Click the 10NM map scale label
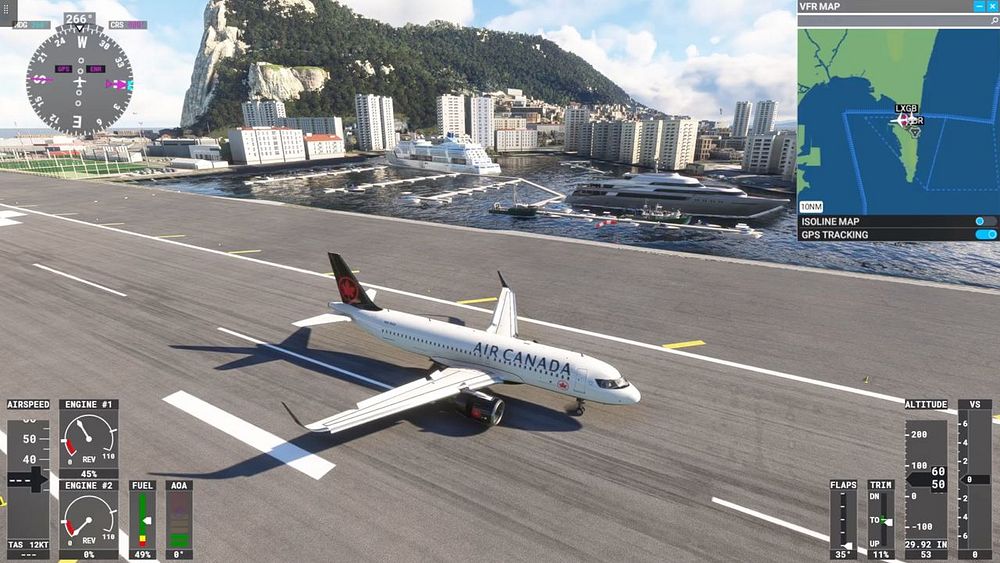The width and height of the screenshot is (1000, 563). point(812,206)
